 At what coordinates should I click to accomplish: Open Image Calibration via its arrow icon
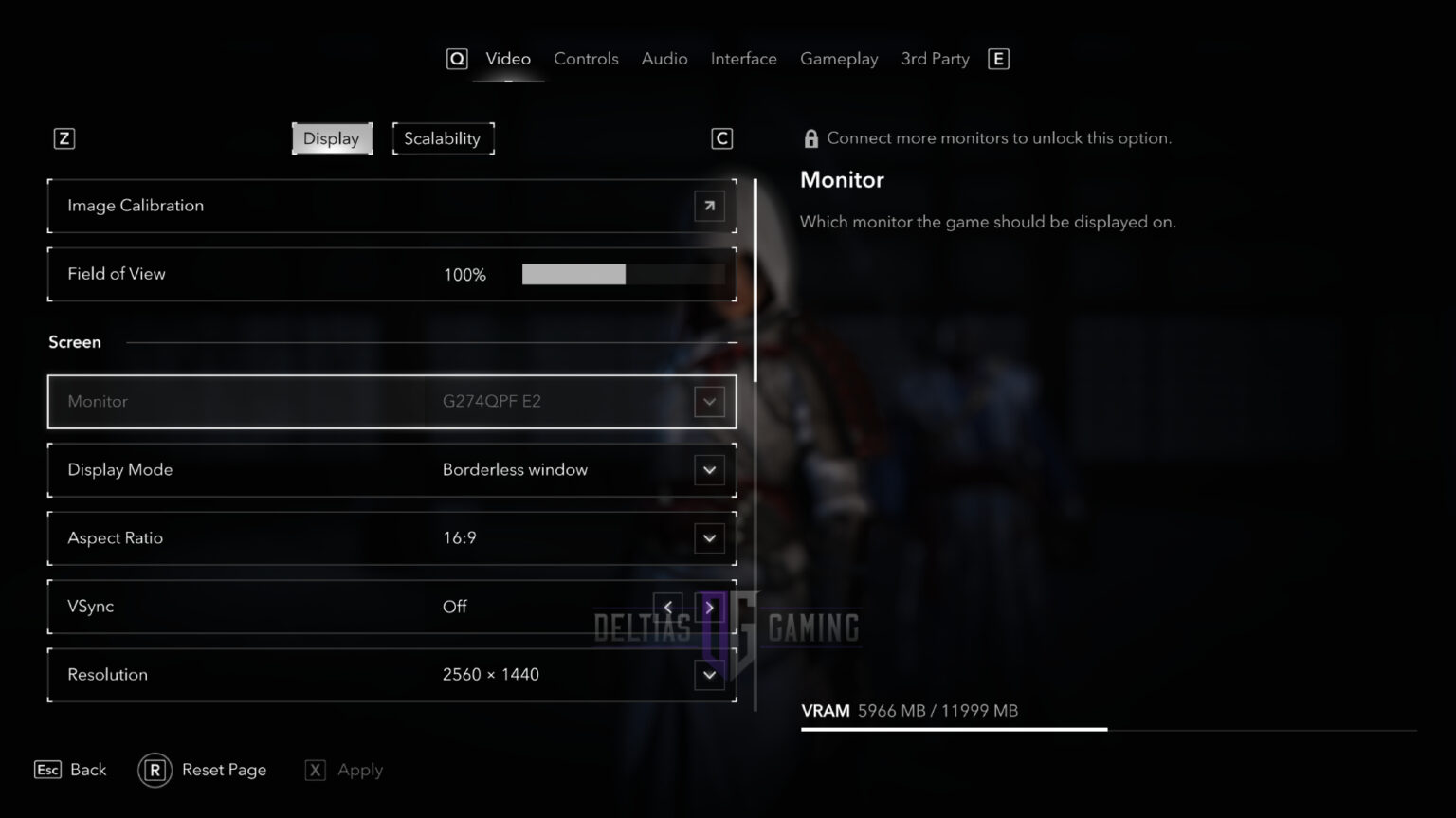tap(709, 206)
